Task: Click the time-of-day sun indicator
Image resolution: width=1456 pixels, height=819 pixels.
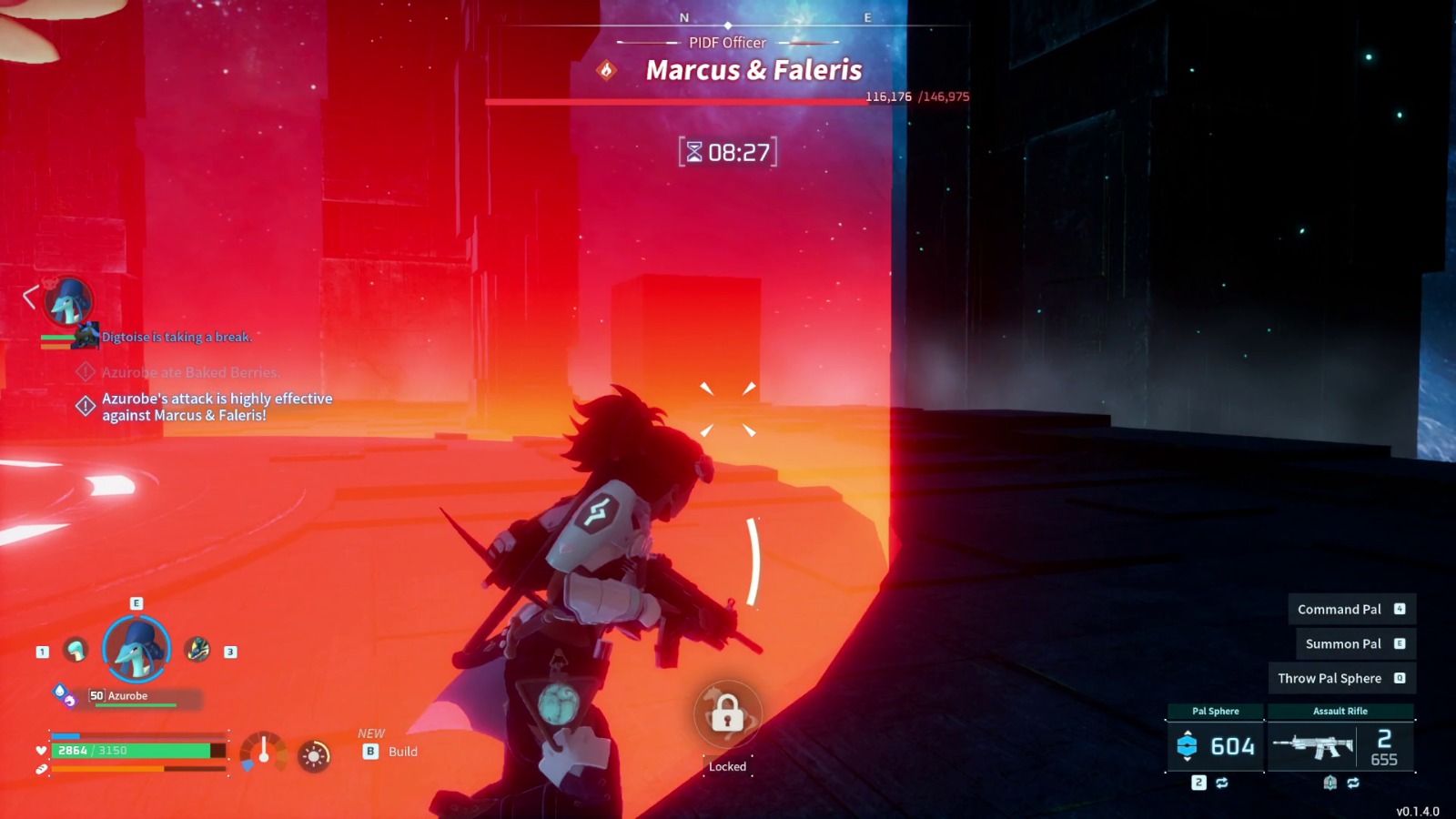Action: (314, 755)
